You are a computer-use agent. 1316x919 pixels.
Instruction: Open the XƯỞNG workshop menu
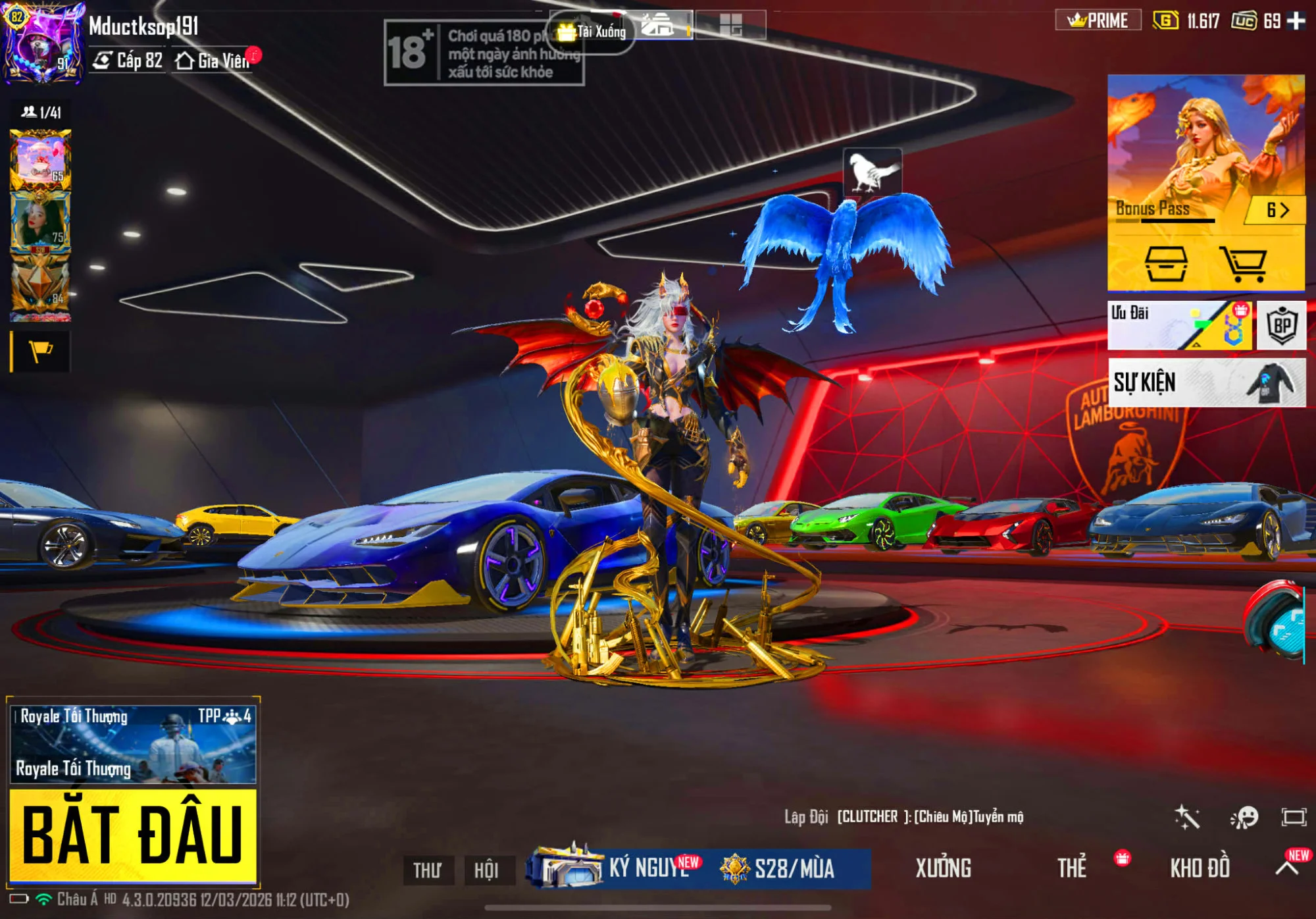pos(943,868)
